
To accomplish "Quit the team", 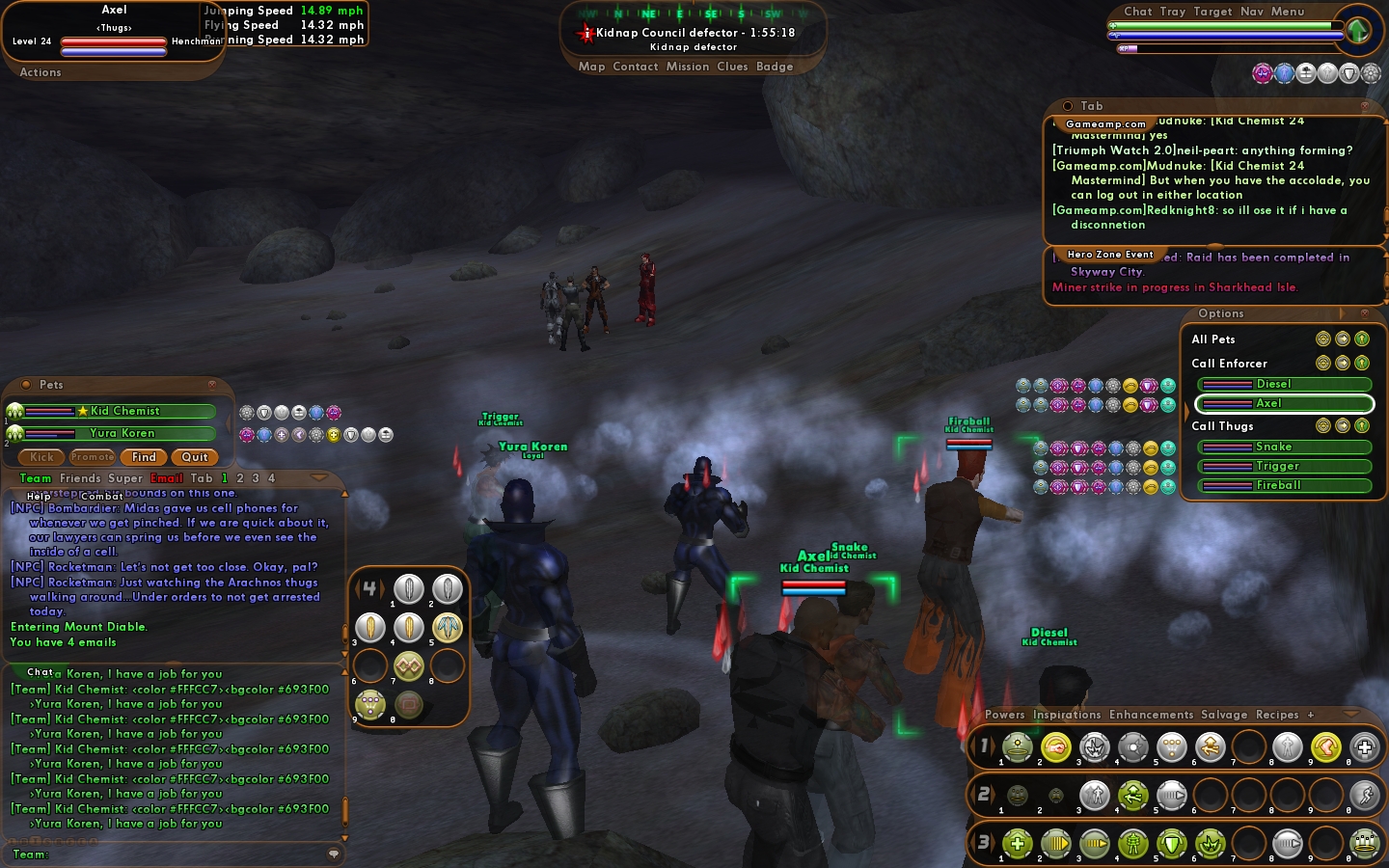I will tap(194, 457).
